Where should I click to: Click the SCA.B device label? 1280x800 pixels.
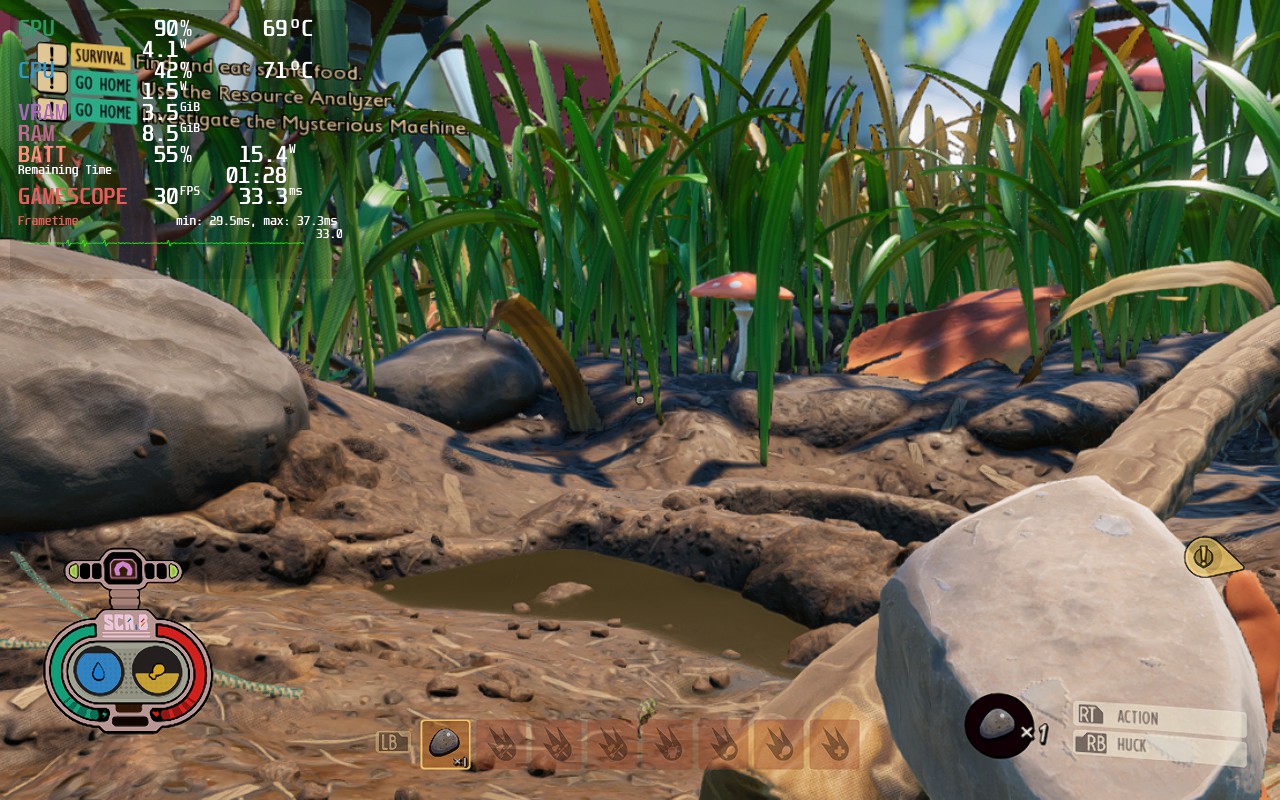[x=126, y=624]
